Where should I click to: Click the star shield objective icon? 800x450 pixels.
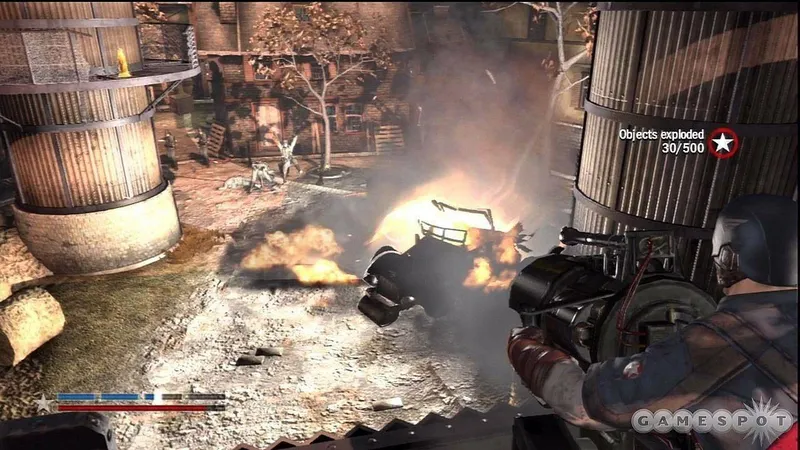(720, 143)
